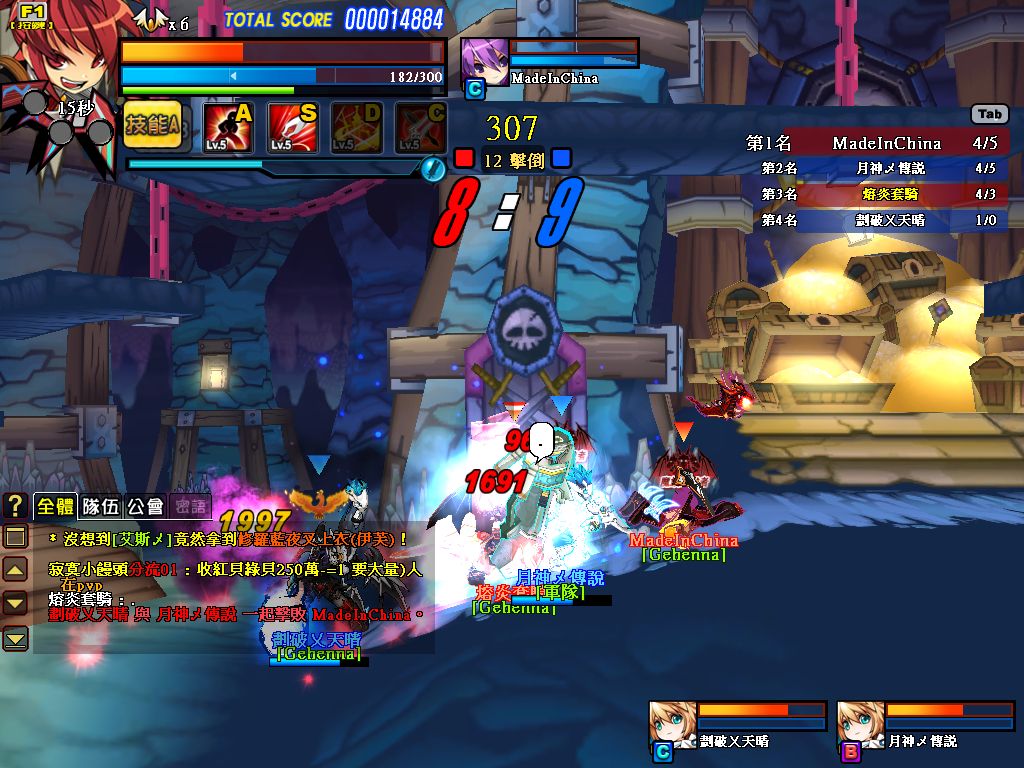The image size is (1024, 768).
Task: Select the 公會 guild chat tab
Action: coord(146,506)
